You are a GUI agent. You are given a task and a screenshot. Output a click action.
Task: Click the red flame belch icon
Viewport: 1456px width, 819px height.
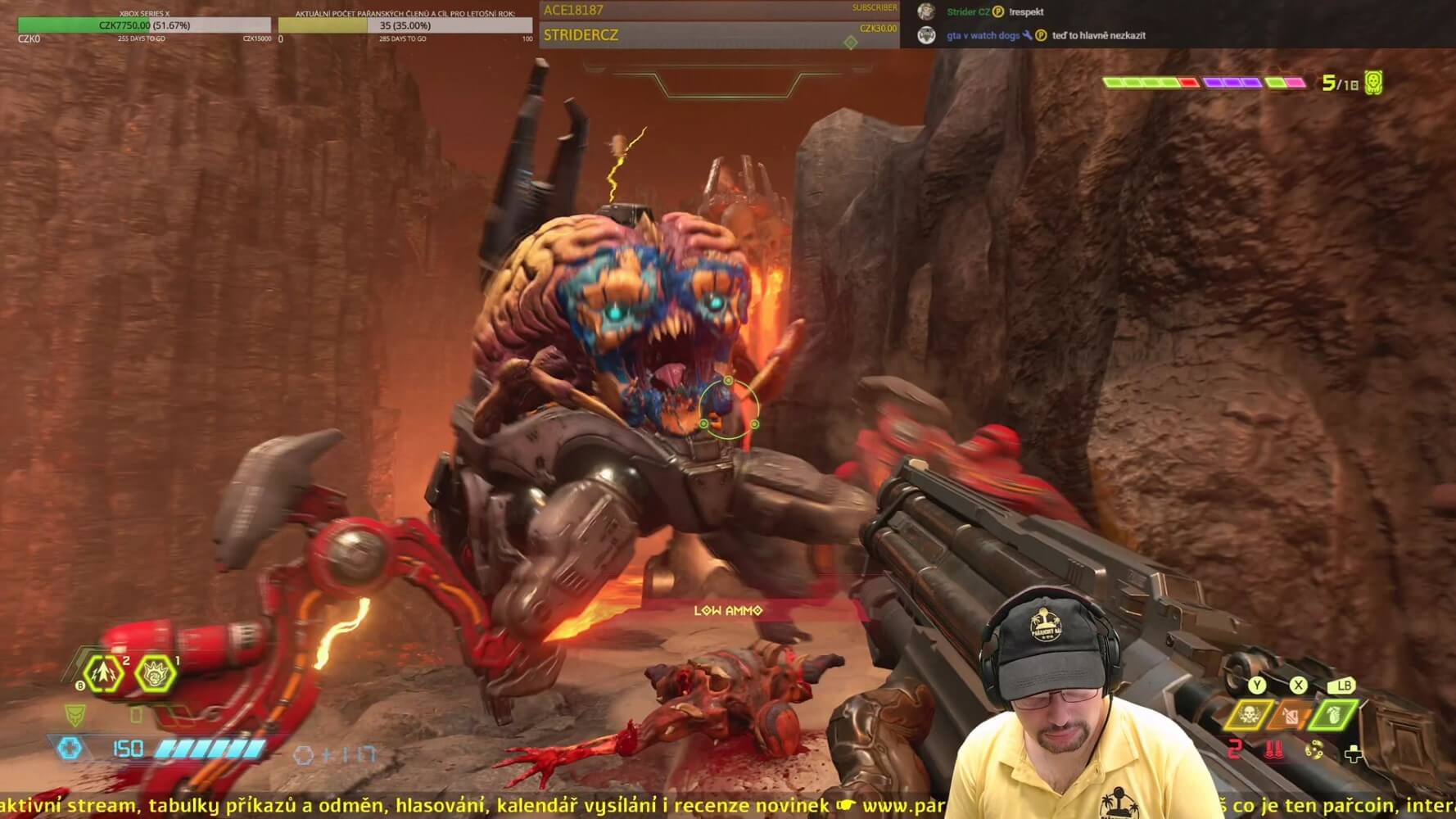coord(1274,749)
